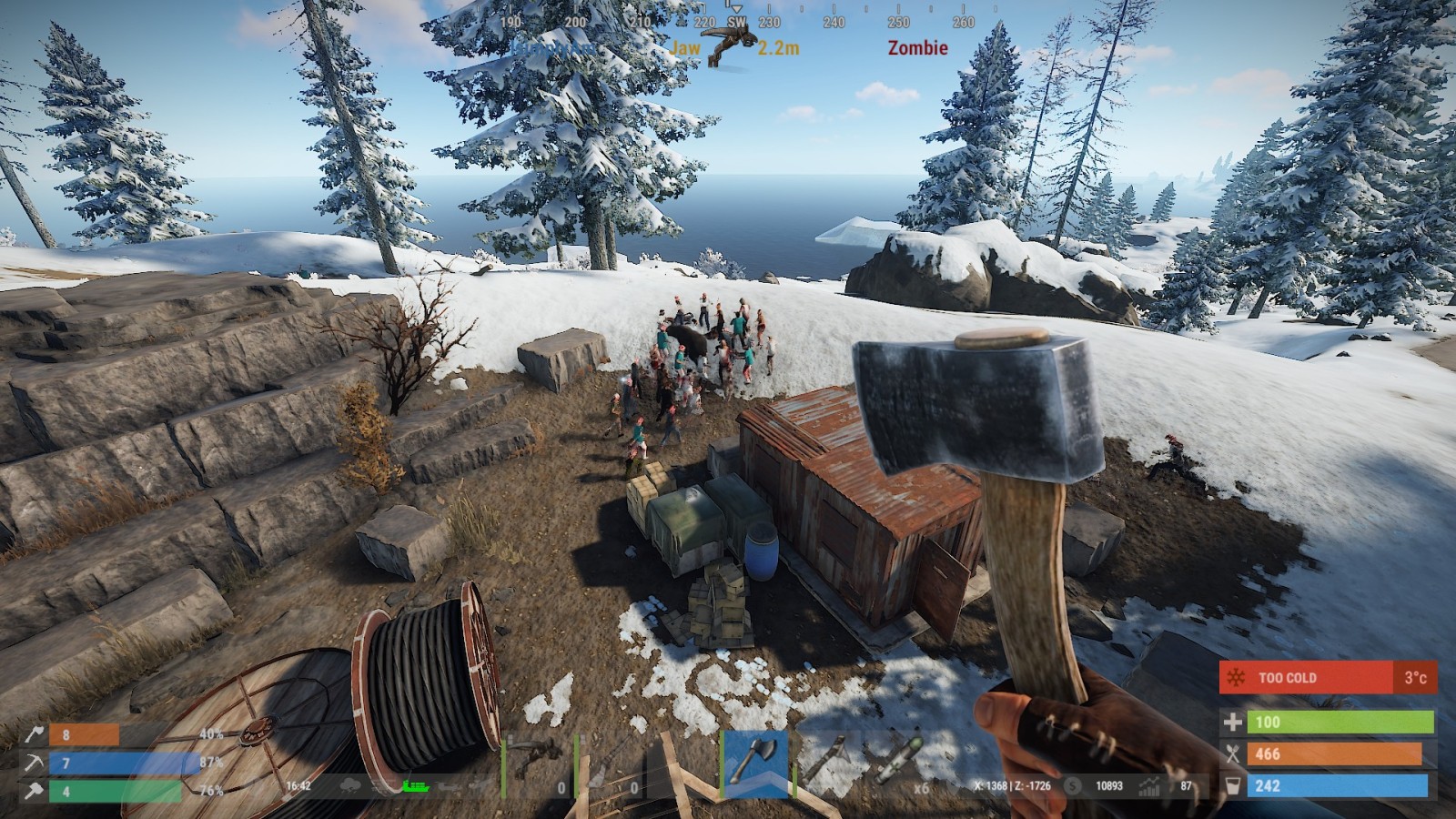This screenshot has height=819, width=1456.
Task: Select the highlighted hatchet hotbar slot
Action: coord(754,763)
